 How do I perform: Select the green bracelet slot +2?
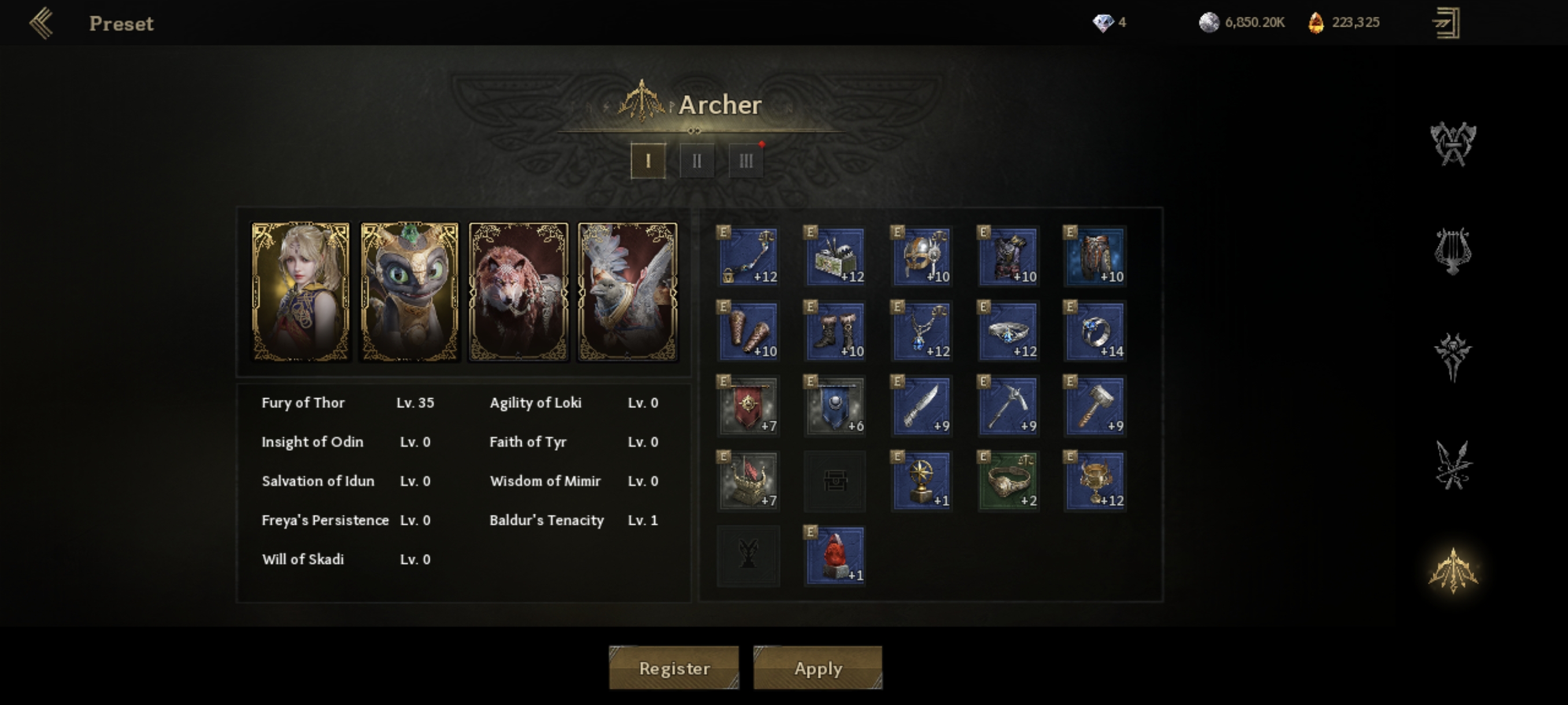1008,481
